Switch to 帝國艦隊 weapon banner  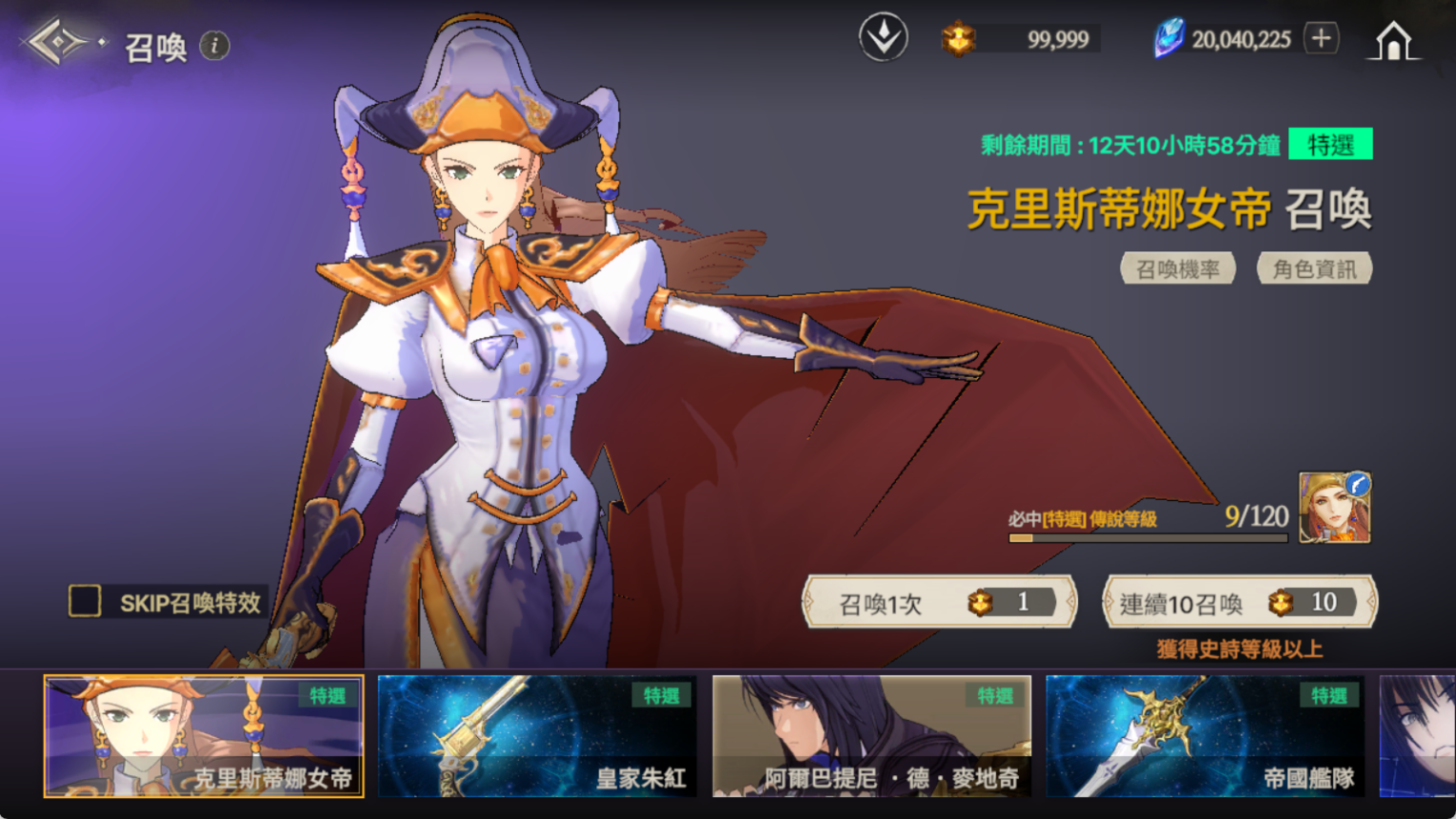(1205, 736)
